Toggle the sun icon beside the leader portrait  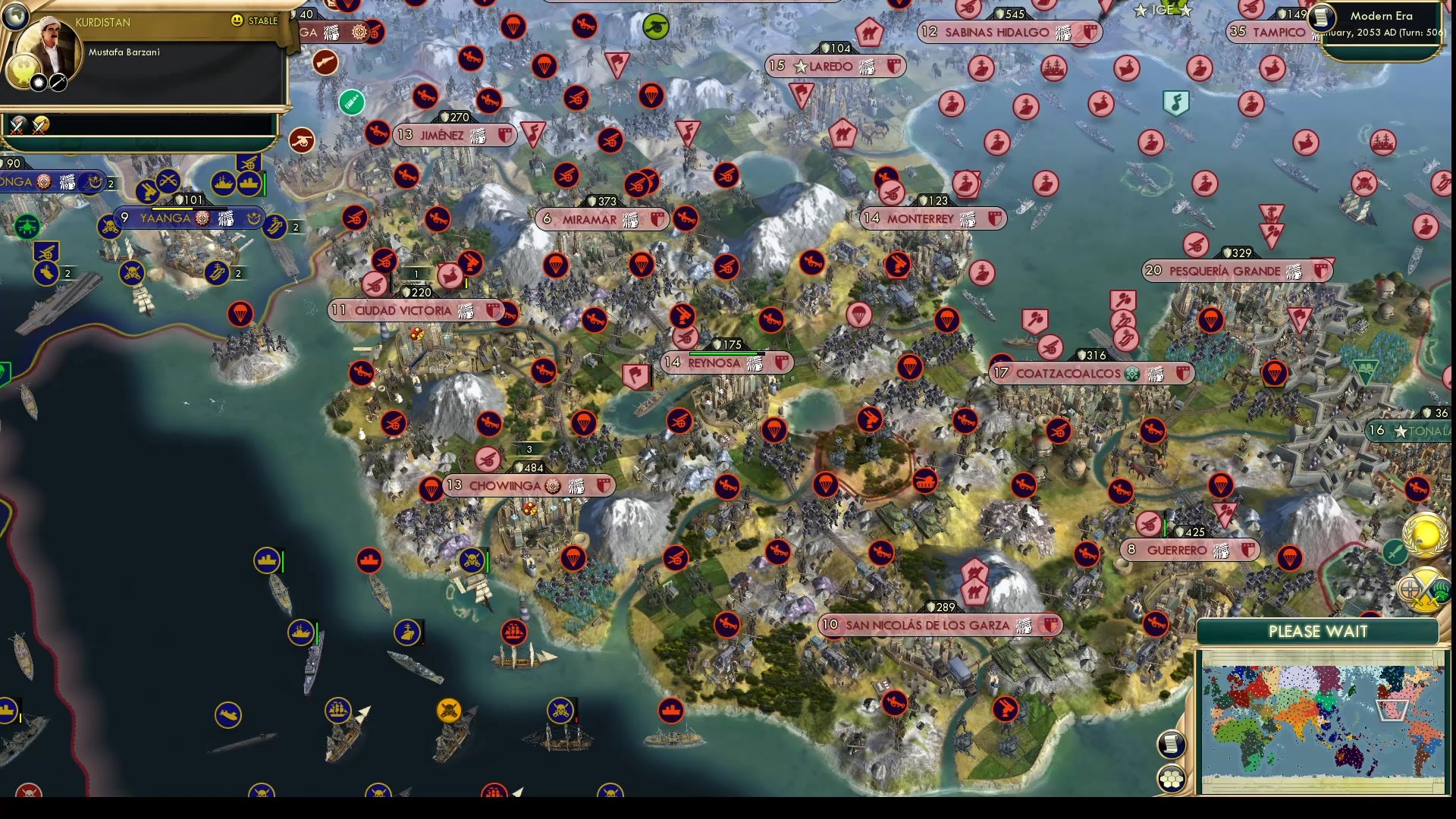(x=38, y=83)
